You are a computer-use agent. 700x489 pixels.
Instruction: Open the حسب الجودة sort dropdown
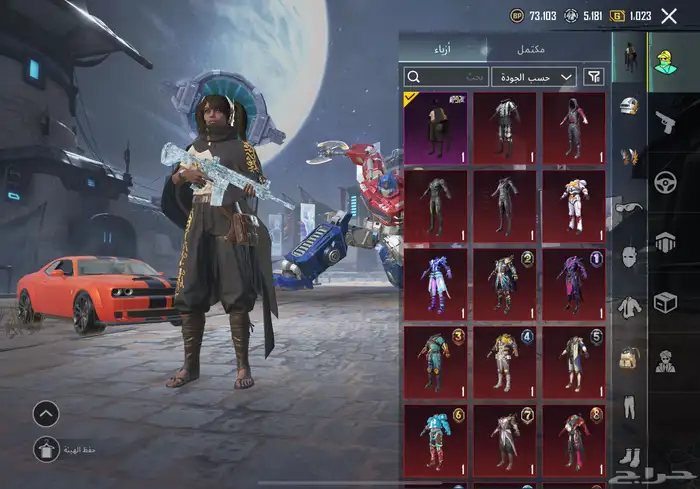[x=537, y=76]
